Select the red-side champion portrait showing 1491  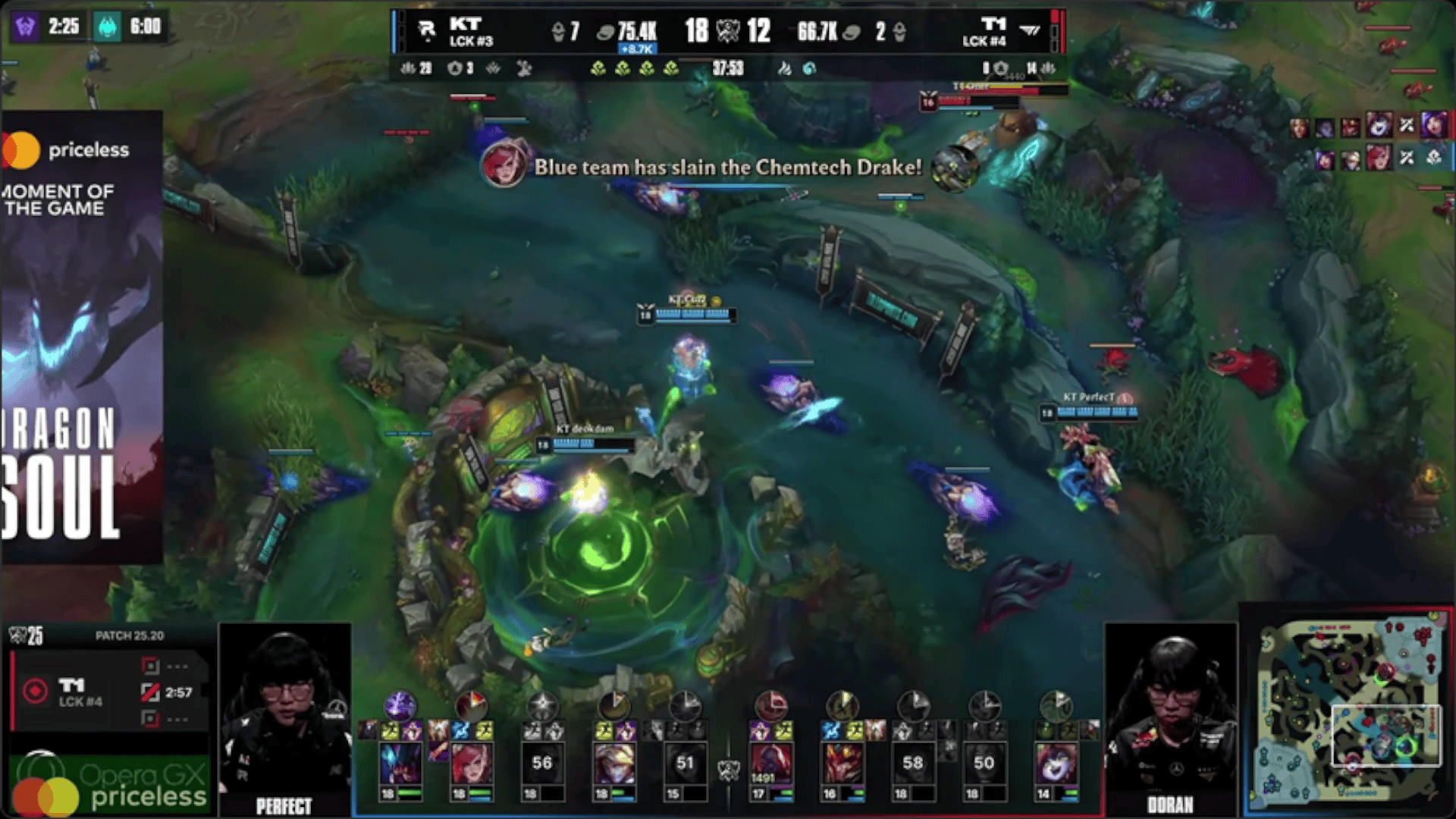point(770,763)
